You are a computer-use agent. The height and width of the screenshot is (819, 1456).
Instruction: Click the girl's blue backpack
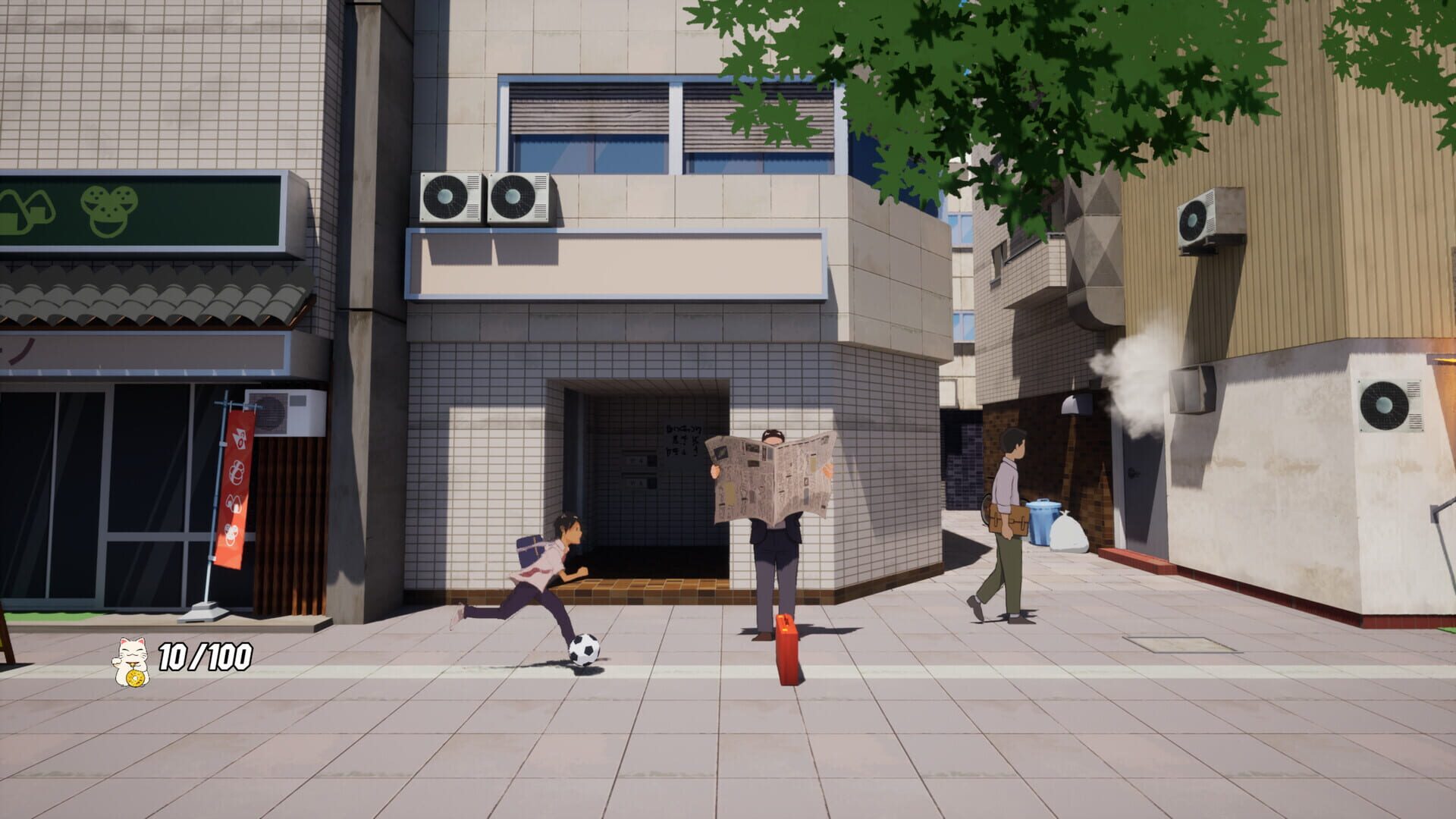coord(531,550)
